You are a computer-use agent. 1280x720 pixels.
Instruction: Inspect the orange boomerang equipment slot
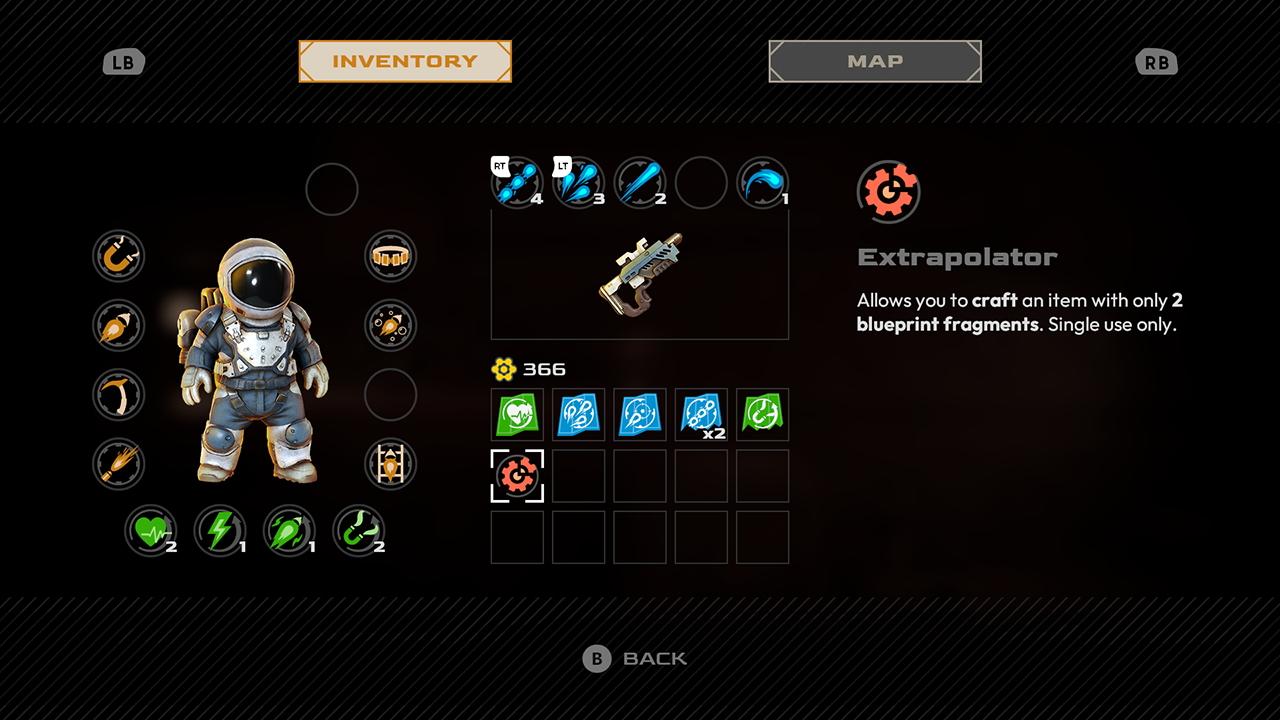click(119, 395)
